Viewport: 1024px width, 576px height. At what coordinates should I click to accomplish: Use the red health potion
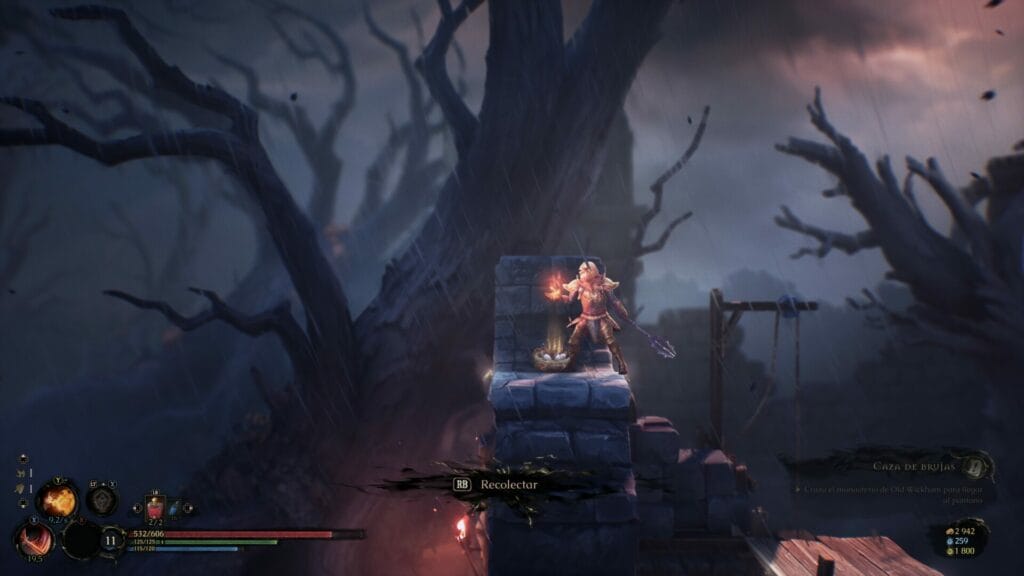pos(155,507)
